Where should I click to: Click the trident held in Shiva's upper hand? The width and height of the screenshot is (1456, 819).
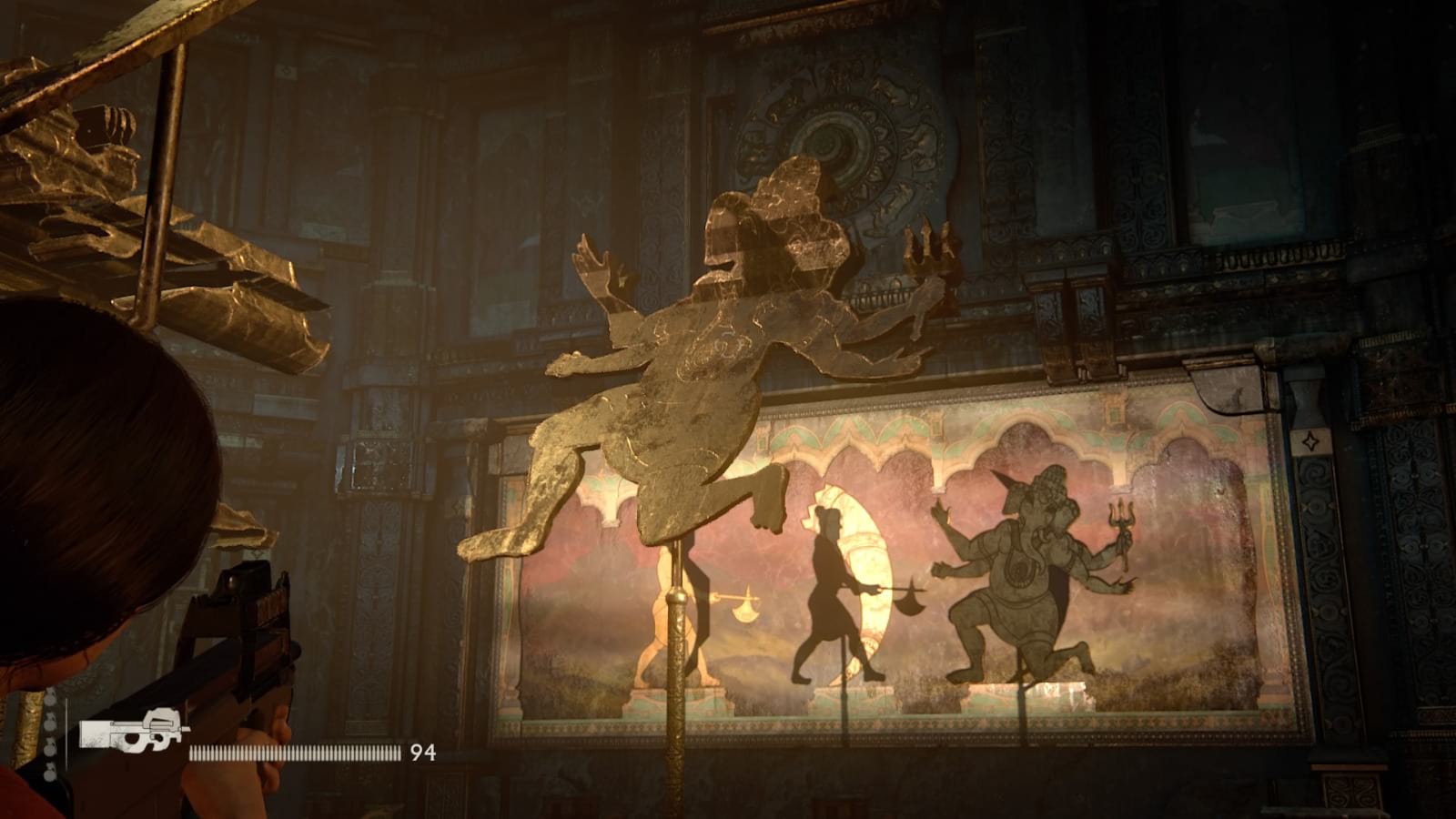[928, 246]
